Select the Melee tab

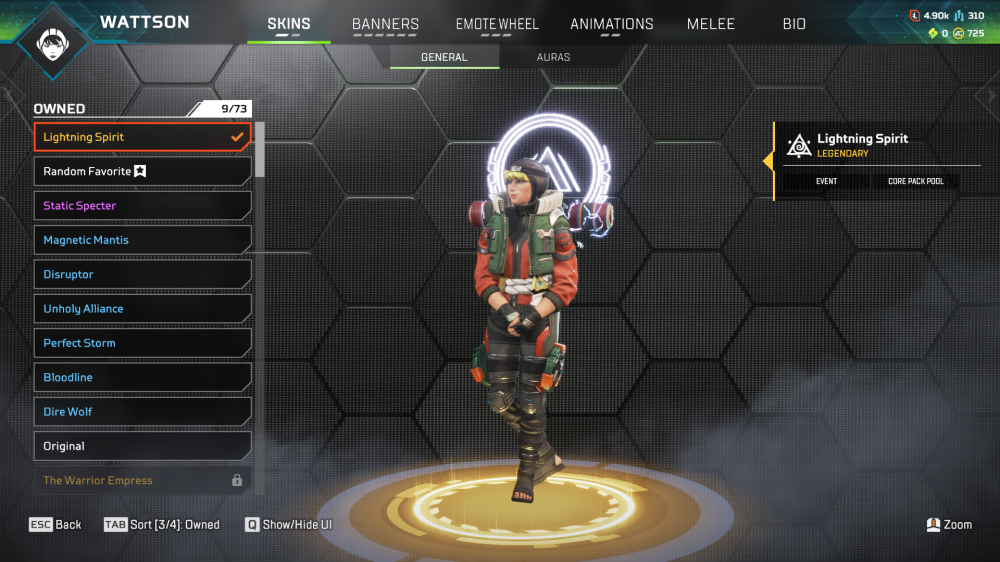coord(711,24)
